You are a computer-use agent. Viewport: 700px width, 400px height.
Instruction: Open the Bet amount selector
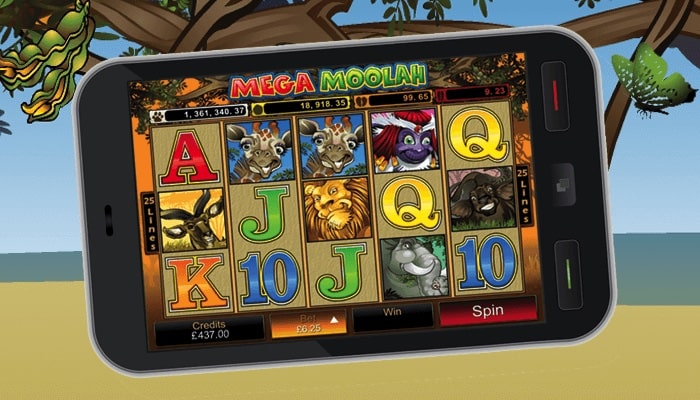click(307, 324)
